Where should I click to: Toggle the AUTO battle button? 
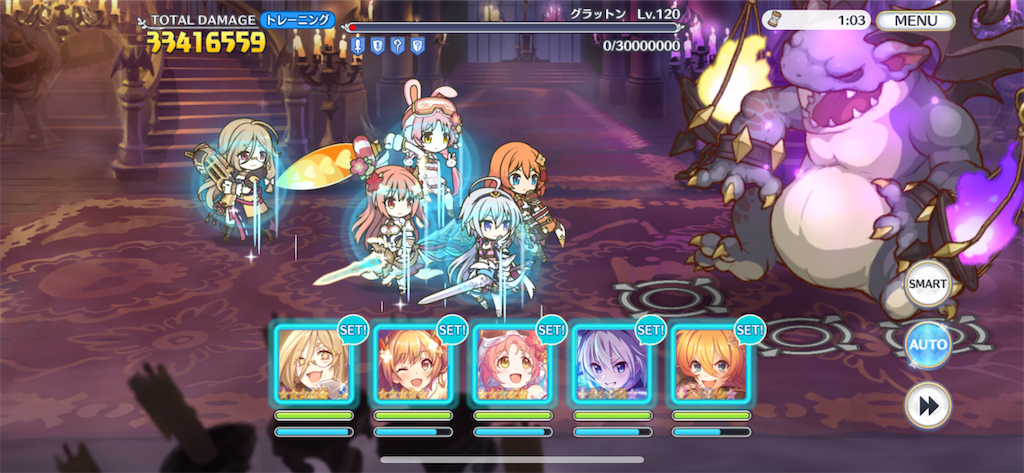(x=927, y=345)
